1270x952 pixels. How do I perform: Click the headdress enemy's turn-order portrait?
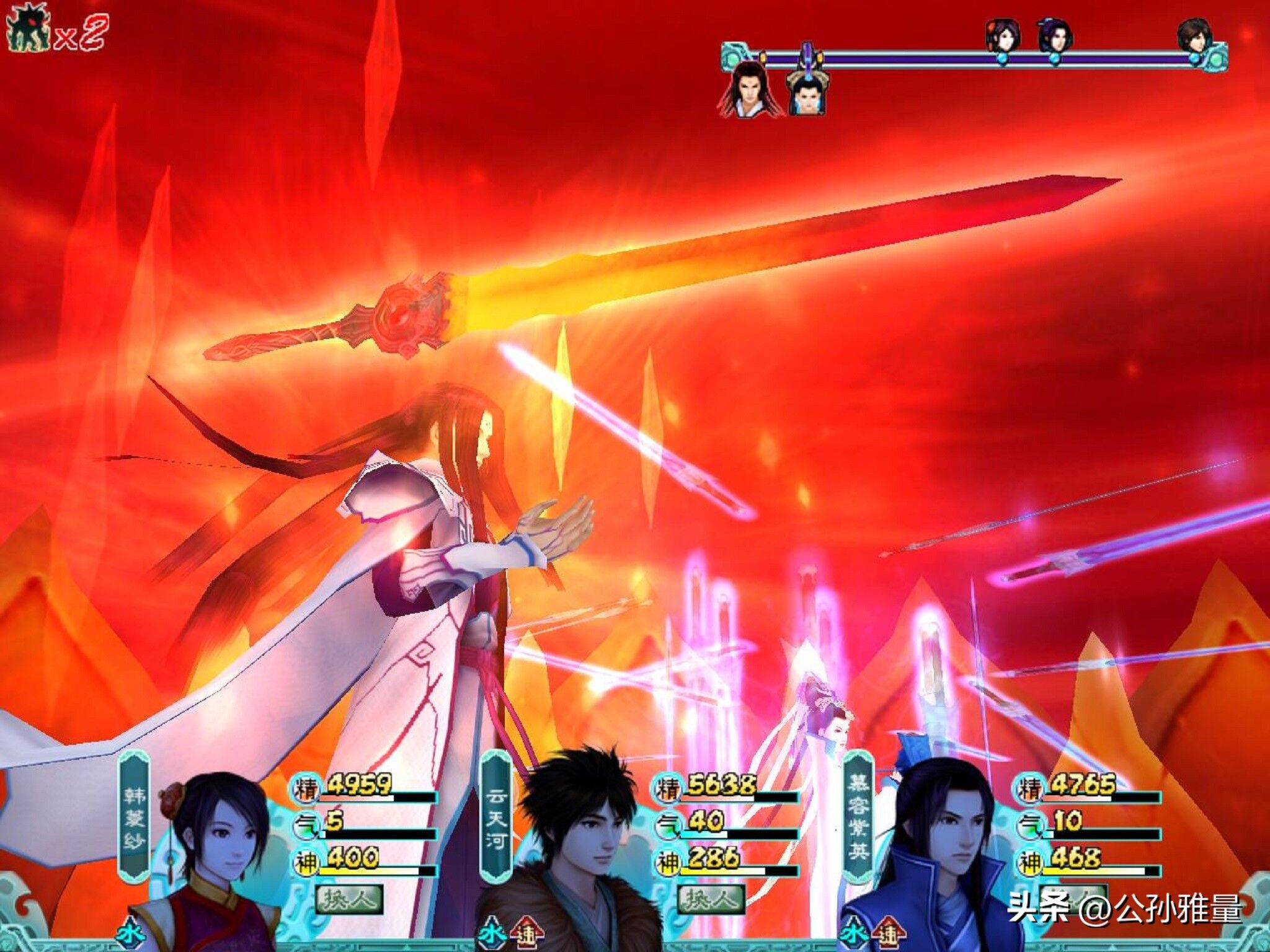click(x=806, y=91)
